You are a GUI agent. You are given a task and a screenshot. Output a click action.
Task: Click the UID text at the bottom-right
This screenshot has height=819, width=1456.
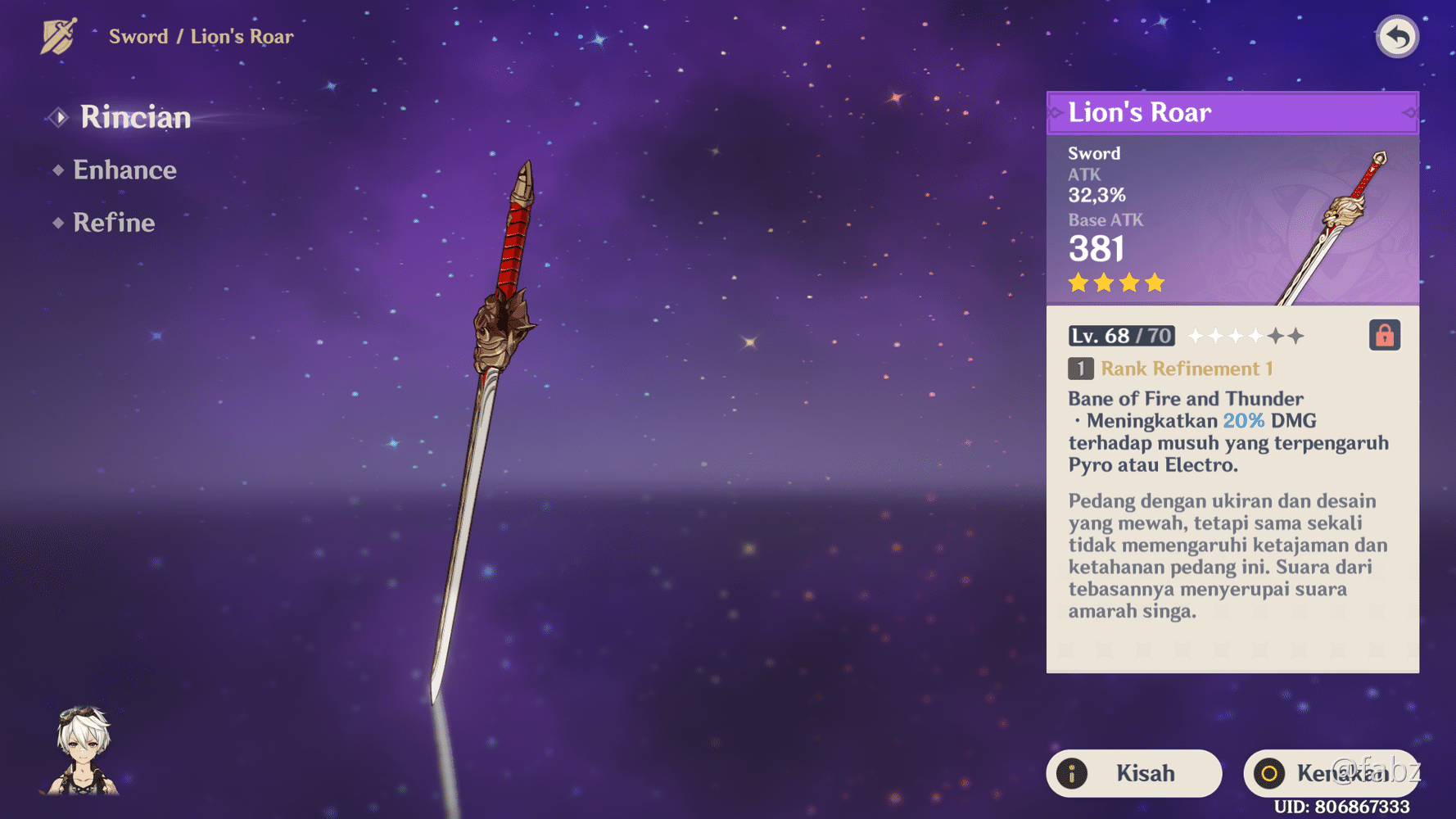pos(1343,805)
